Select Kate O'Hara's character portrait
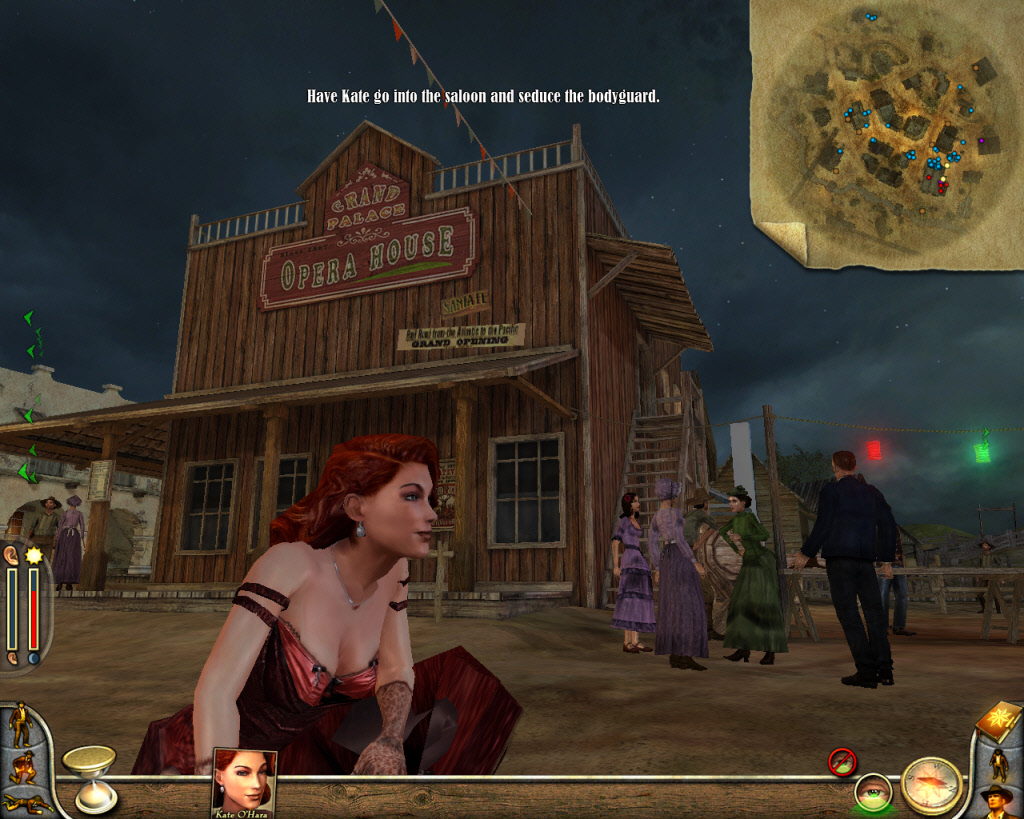Image resolution: width=1024 pixels, height=819 pixels. (x=244, y=780)
